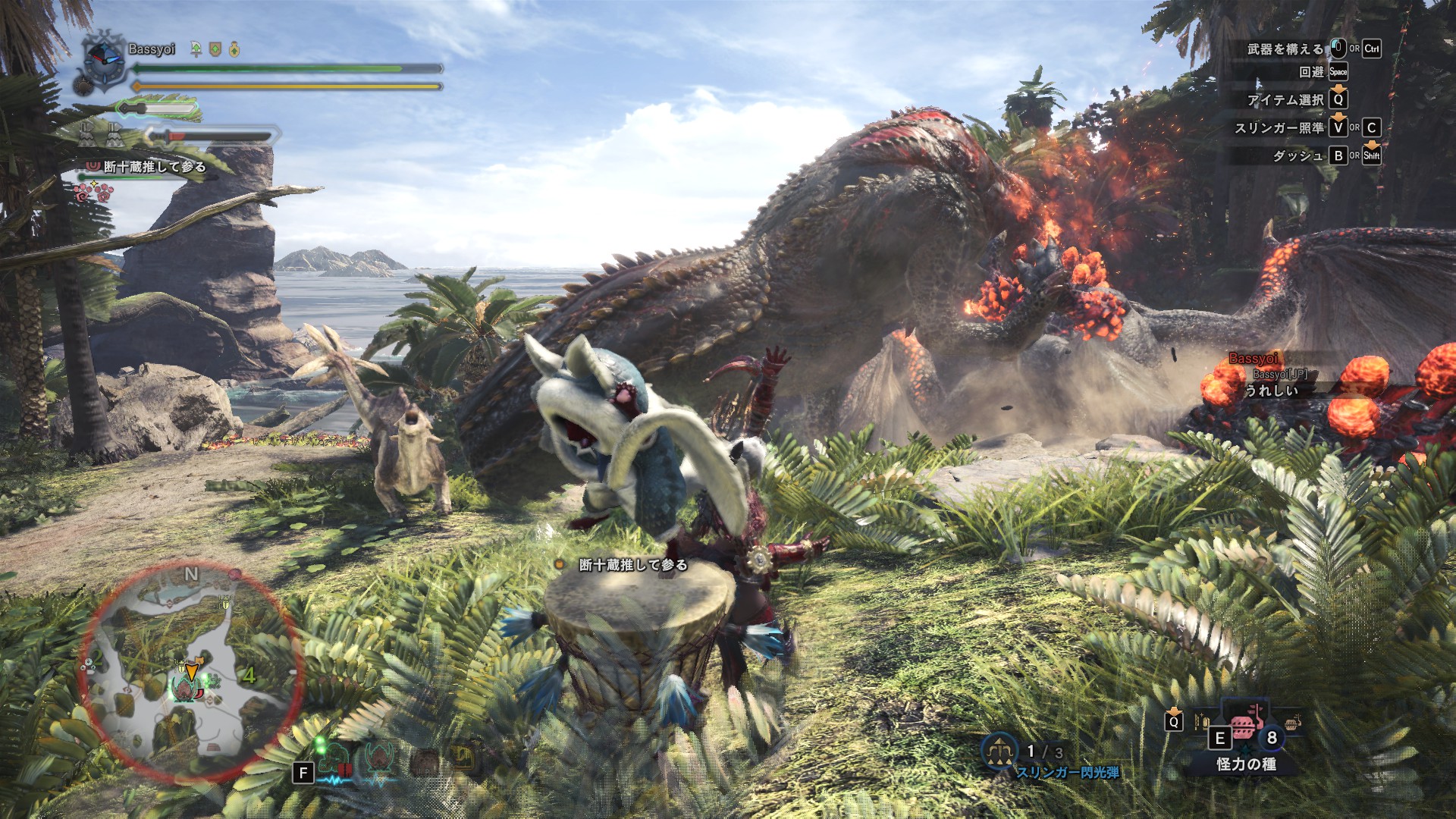This screenshot has width=1456, height=819.
Task: Select the next item in item bar
Action: pyautogui.click(x=1292, y=720)
